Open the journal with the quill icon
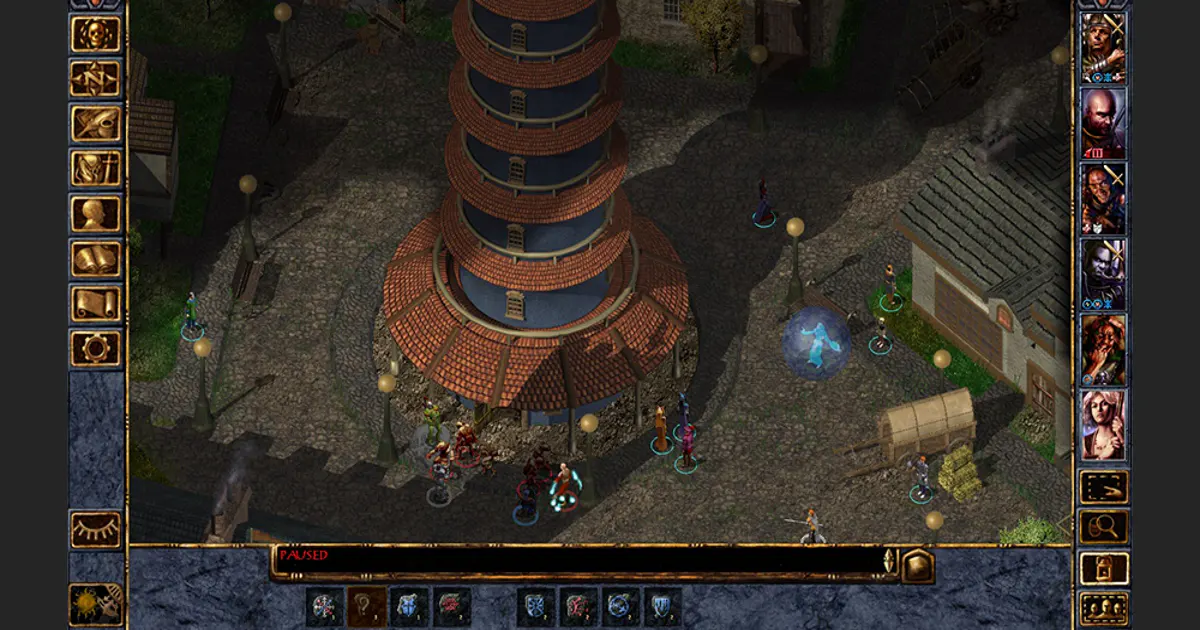 click(96, 124)
